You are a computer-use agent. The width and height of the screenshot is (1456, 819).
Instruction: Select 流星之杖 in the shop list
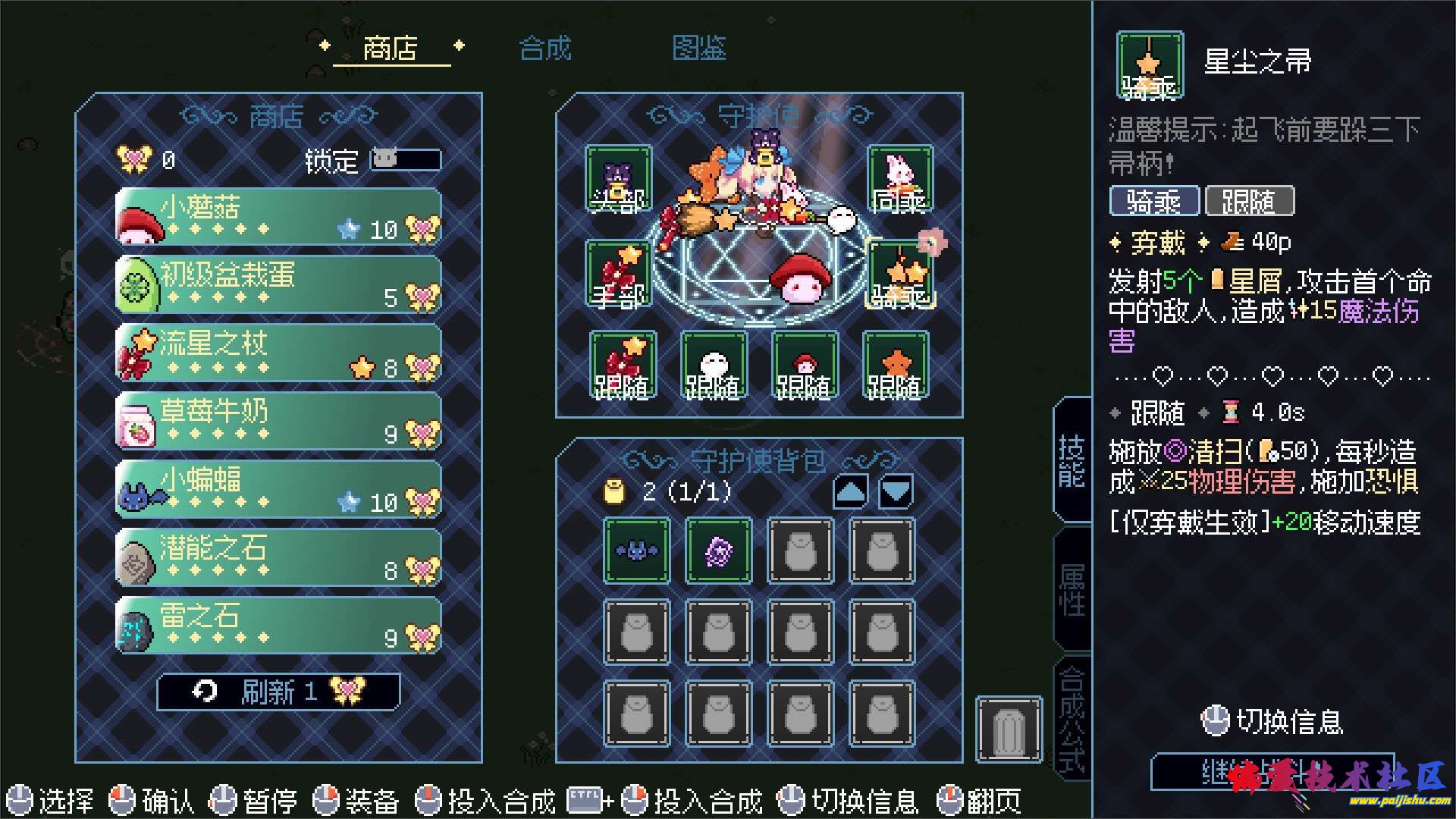278,353
